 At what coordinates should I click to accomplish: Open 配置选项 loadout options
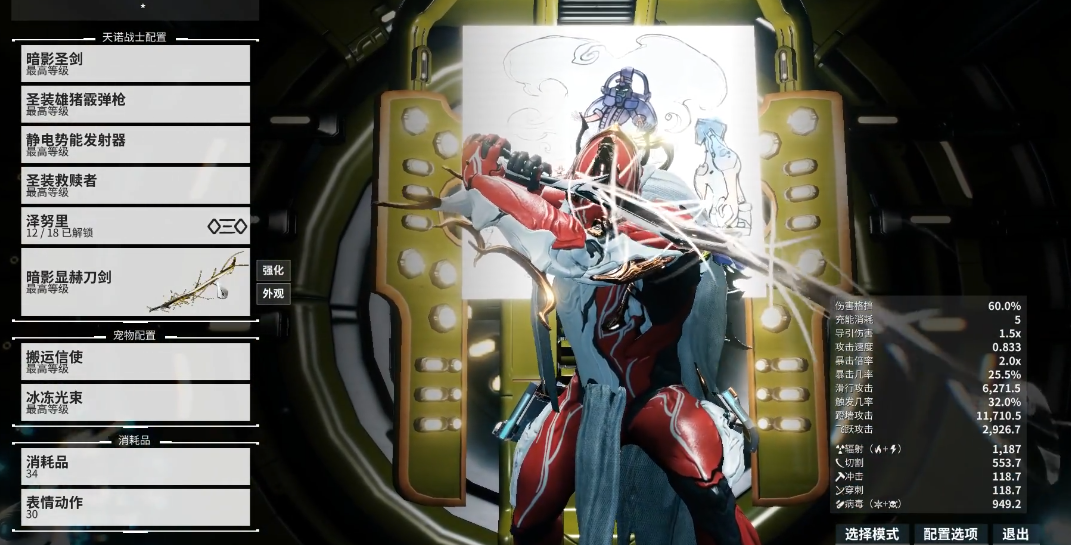click(952, 534)
